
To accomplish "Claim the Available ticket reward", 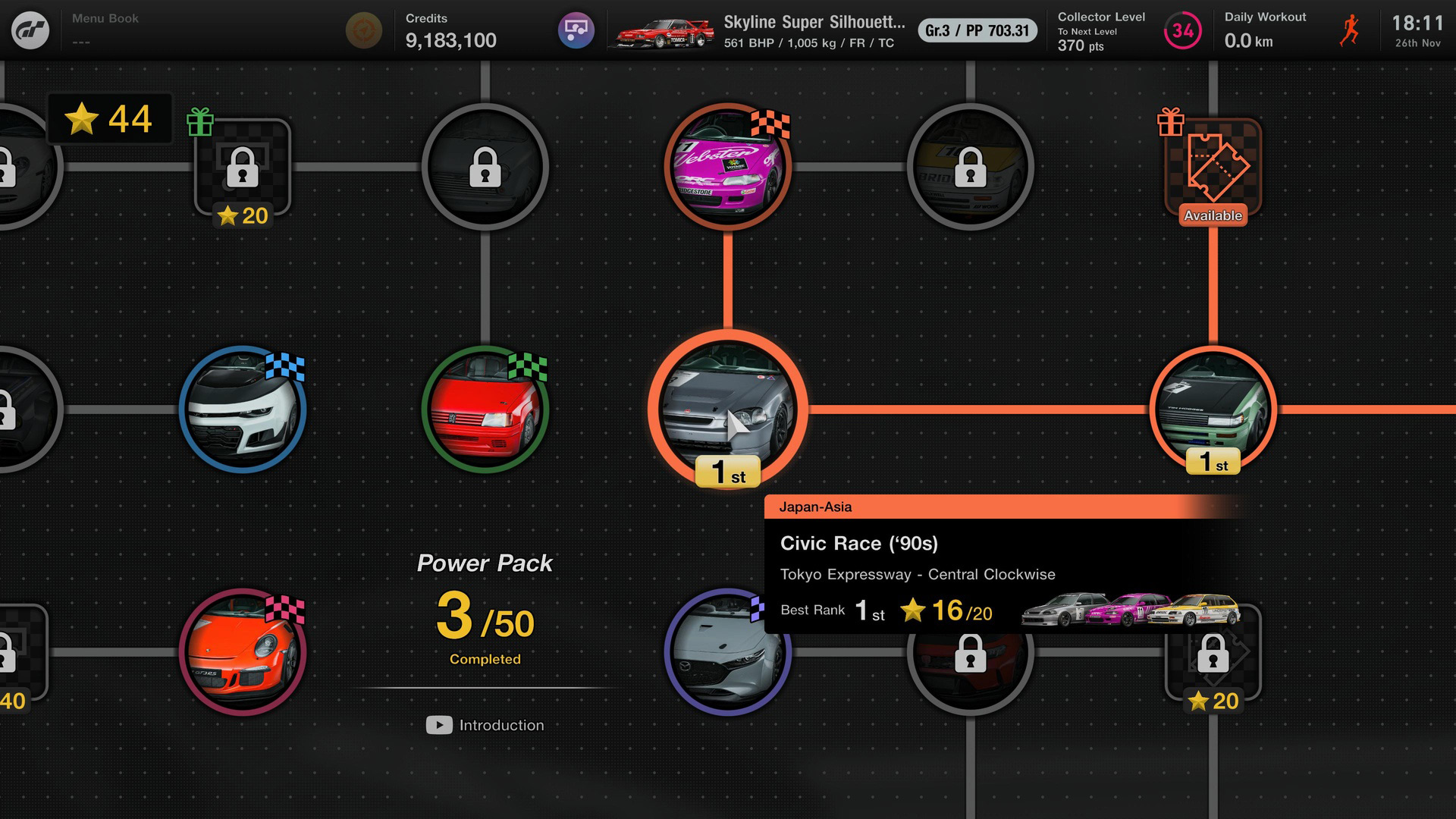I will pyautogui.click(x=1213, y=168).
